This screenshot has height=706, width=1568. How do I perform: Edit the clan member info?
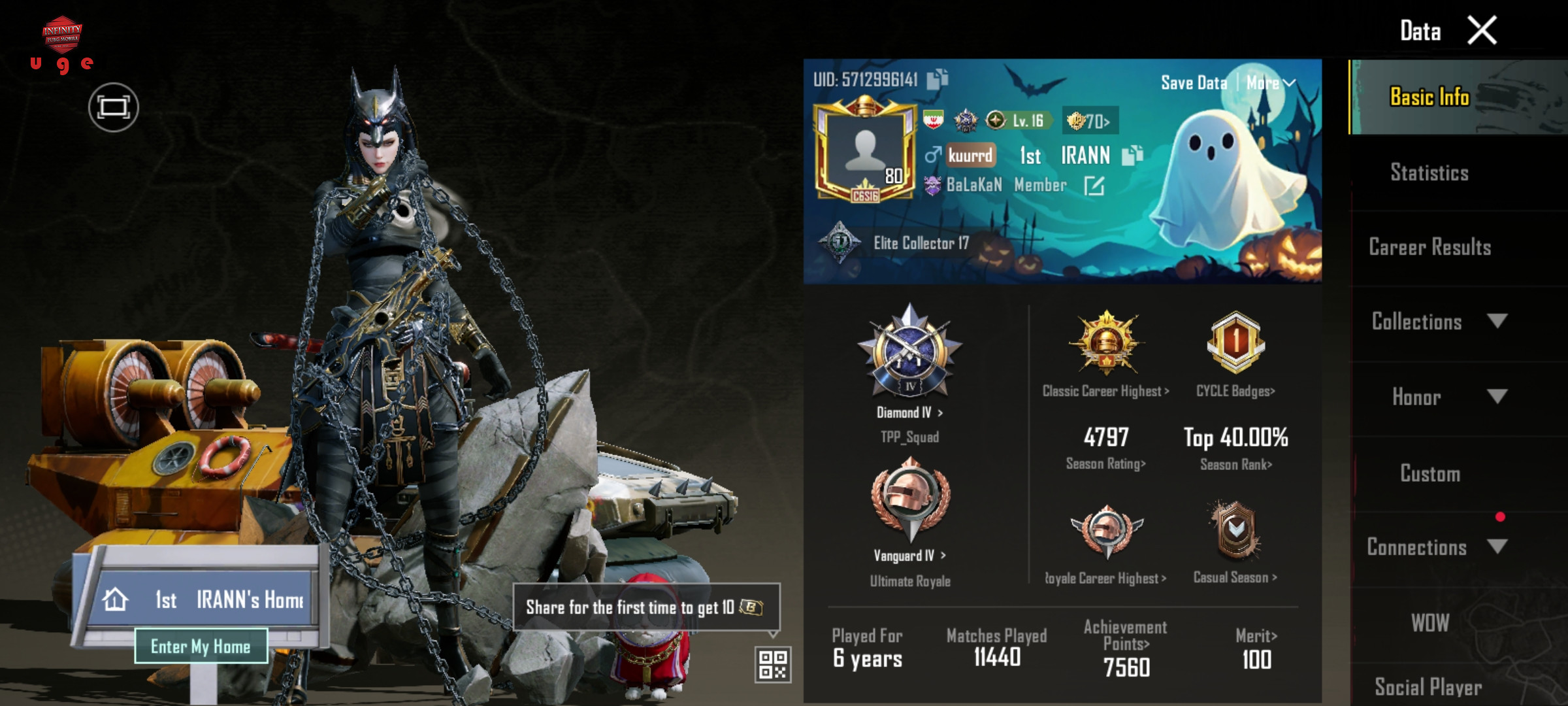[x=1094, y=186]
